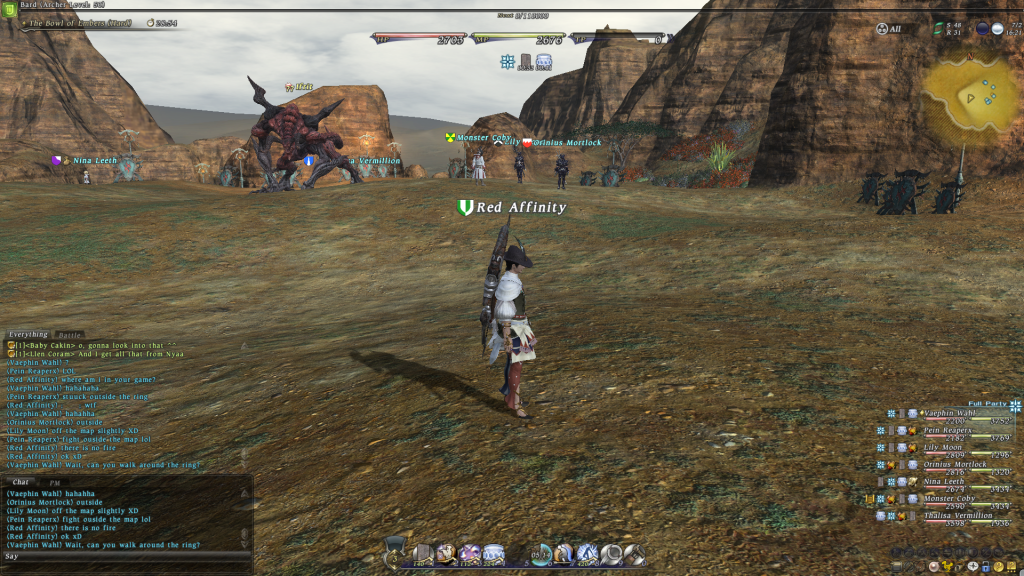The height and width of the screenshot is (576, 1024).
Task: Switch to the Chat tab
Action: coord(20,482)
